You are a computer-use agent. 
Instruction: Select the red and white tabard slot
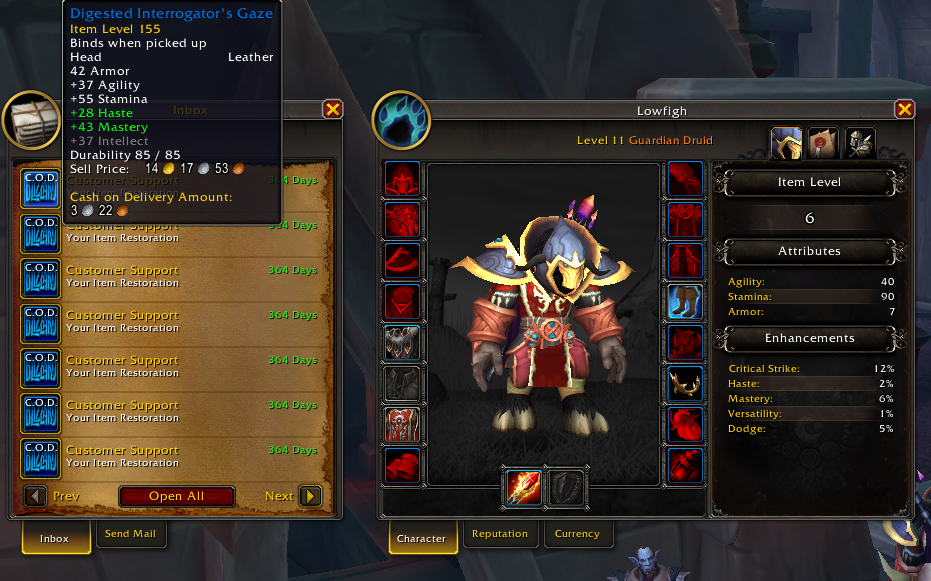[x=402, y=424]
